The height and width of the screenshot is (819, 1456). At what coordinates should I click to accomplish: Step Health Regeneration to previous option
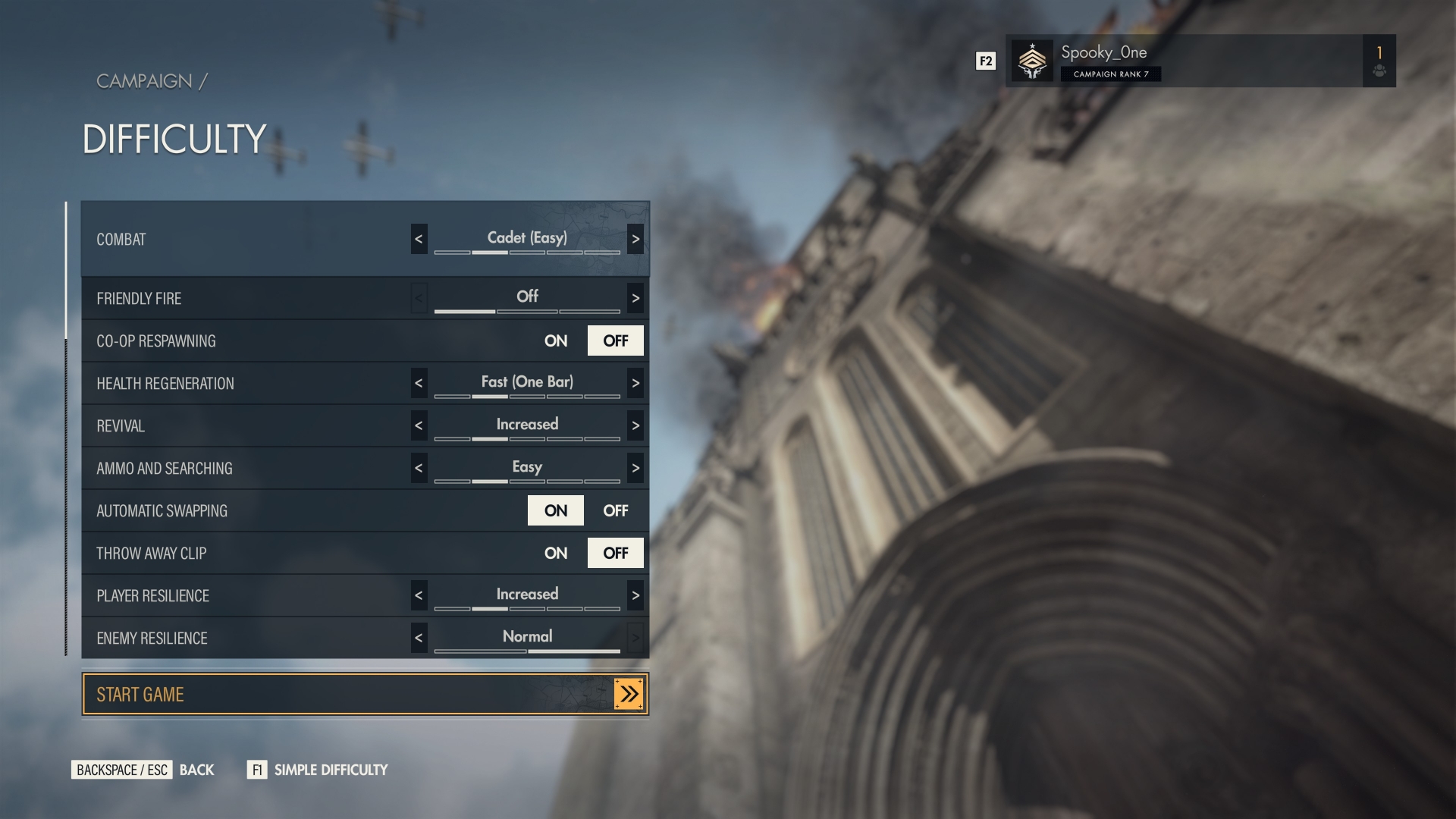coord(419,384)
